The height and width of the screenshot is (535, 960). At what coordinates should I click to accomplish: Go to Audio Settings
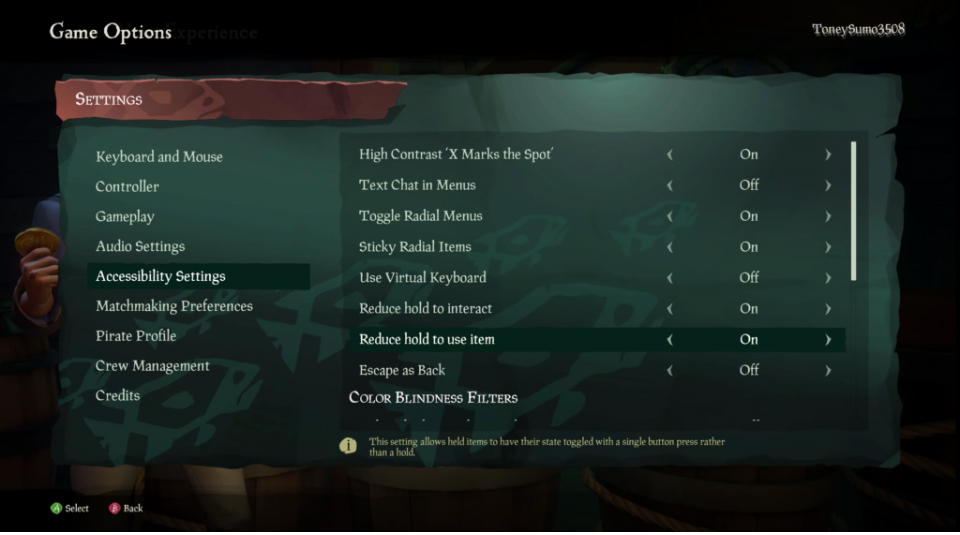coord(140,247)
